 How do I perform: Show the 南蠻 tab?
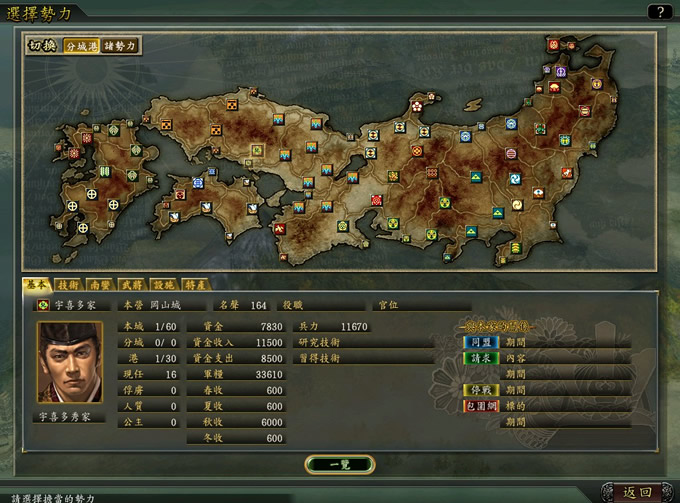coord(100,285)
